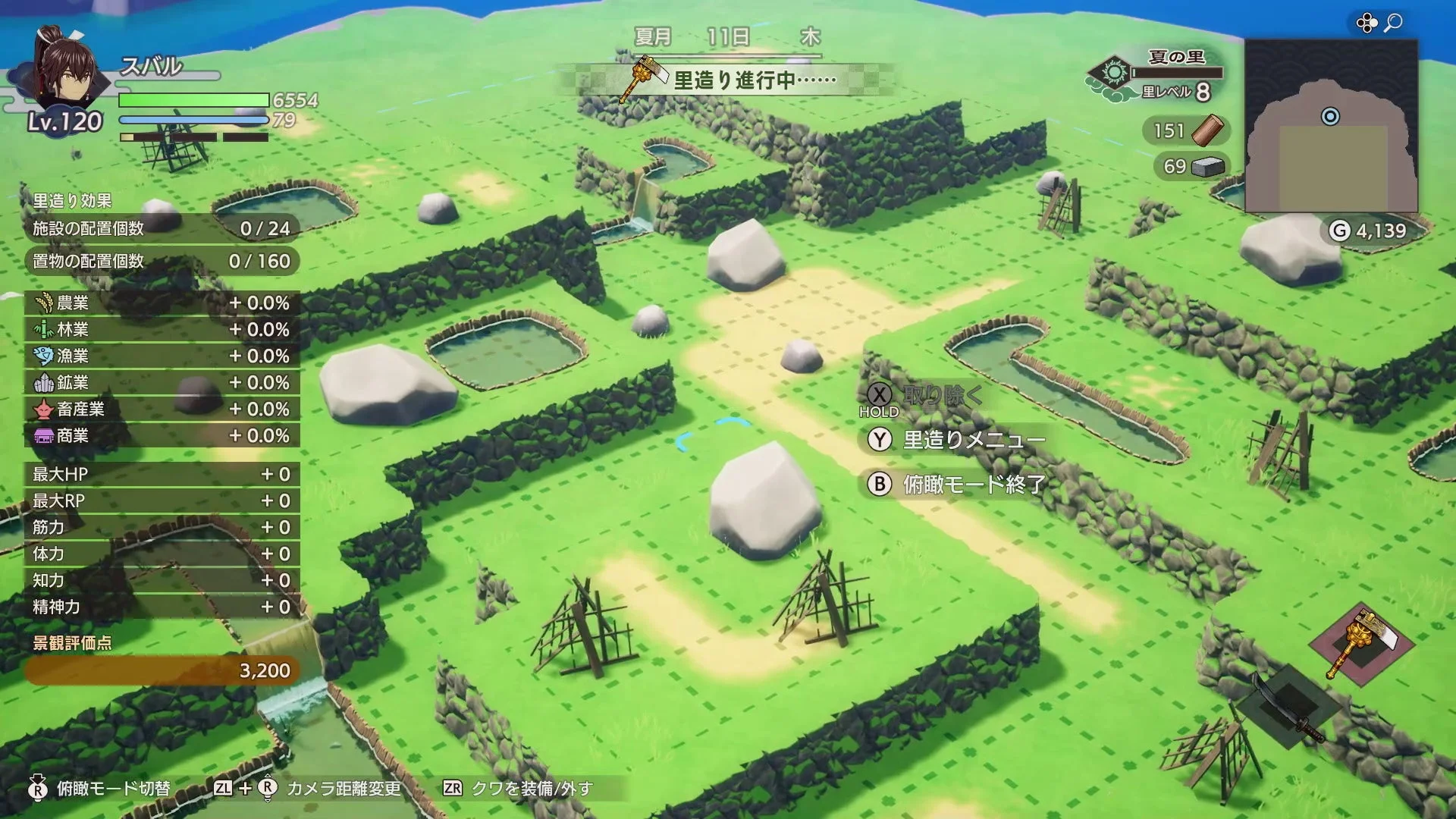Select the golden hammer tool slot
Viewport: 1456px width, 819px height.
pyautogui.click(x=1362, y=643)
